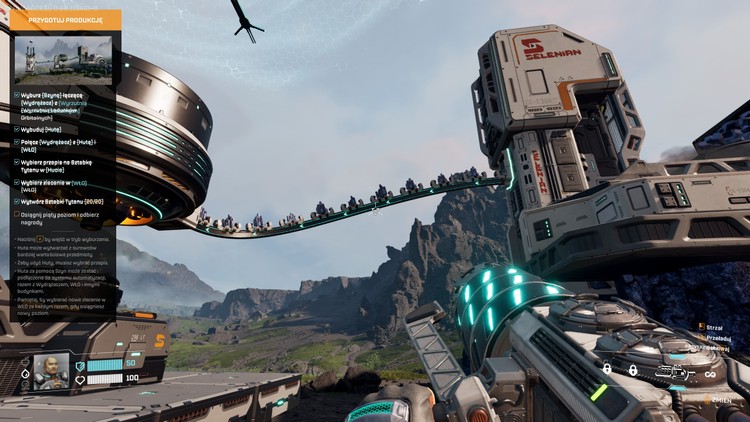The height and width of the screenshot is (422, 750).
Task: View the quest preview thumbnail image
Action: point(67,60)
